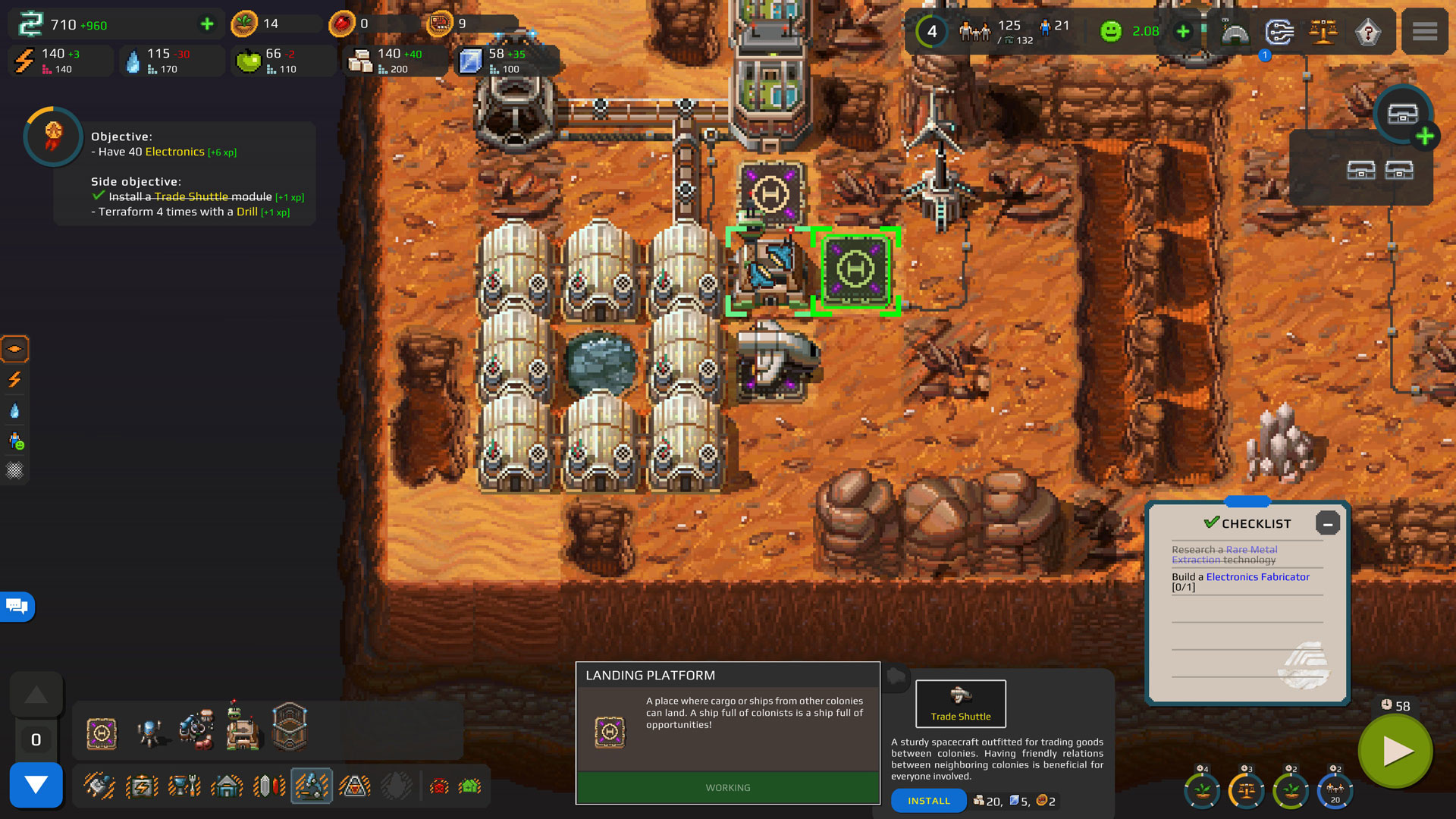The width and height of the screenshot is (1456, 819).
Task: Open the help question mark icon
Action: pos(1368,33)
